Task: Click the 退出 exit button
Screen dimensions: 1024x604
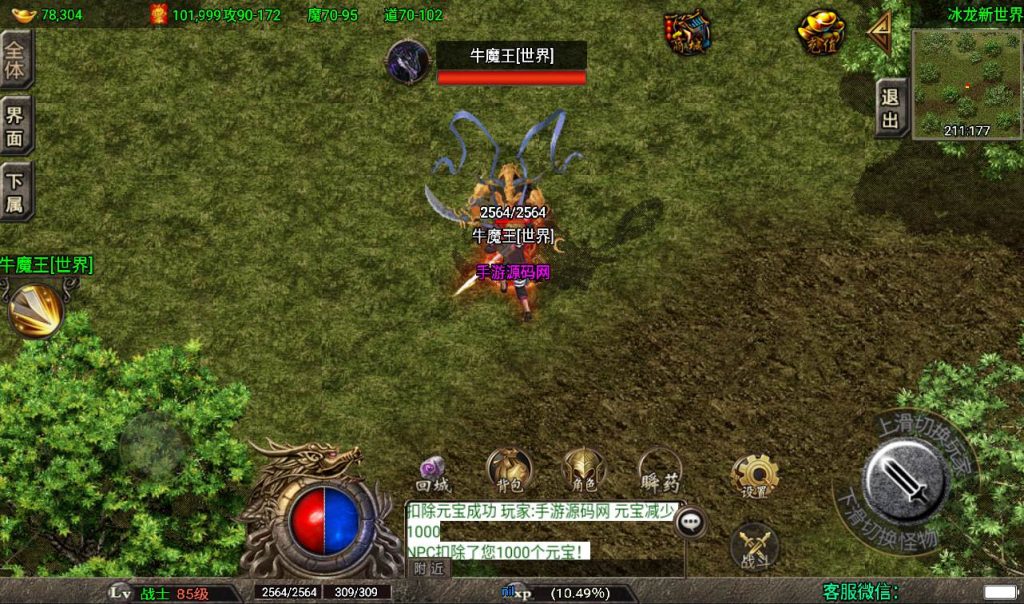Action: pyautogui.click(x=890, y=109)
